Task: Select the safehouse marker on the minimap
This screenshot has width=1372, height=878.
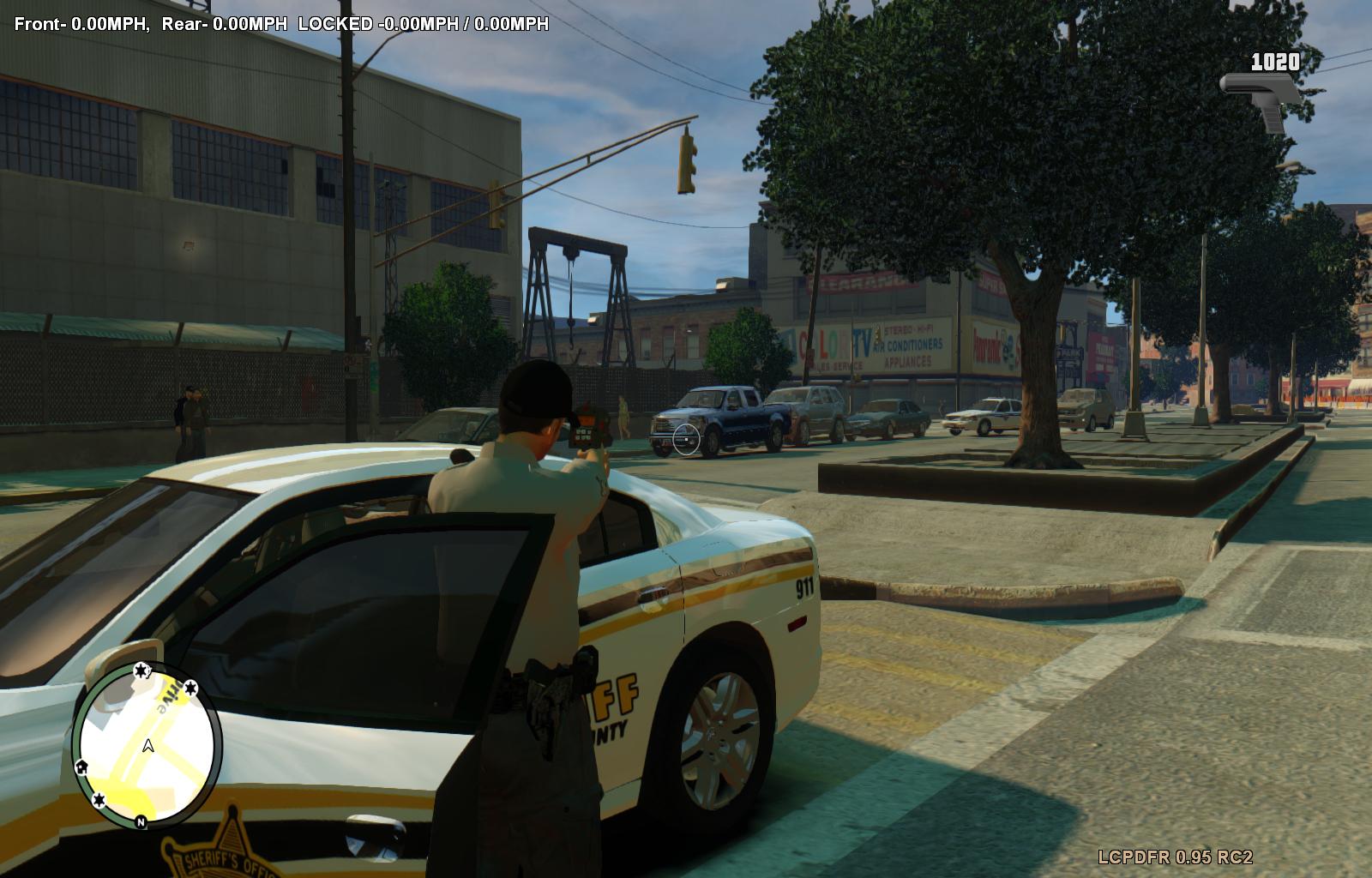Action: click(x=82, y=766)
